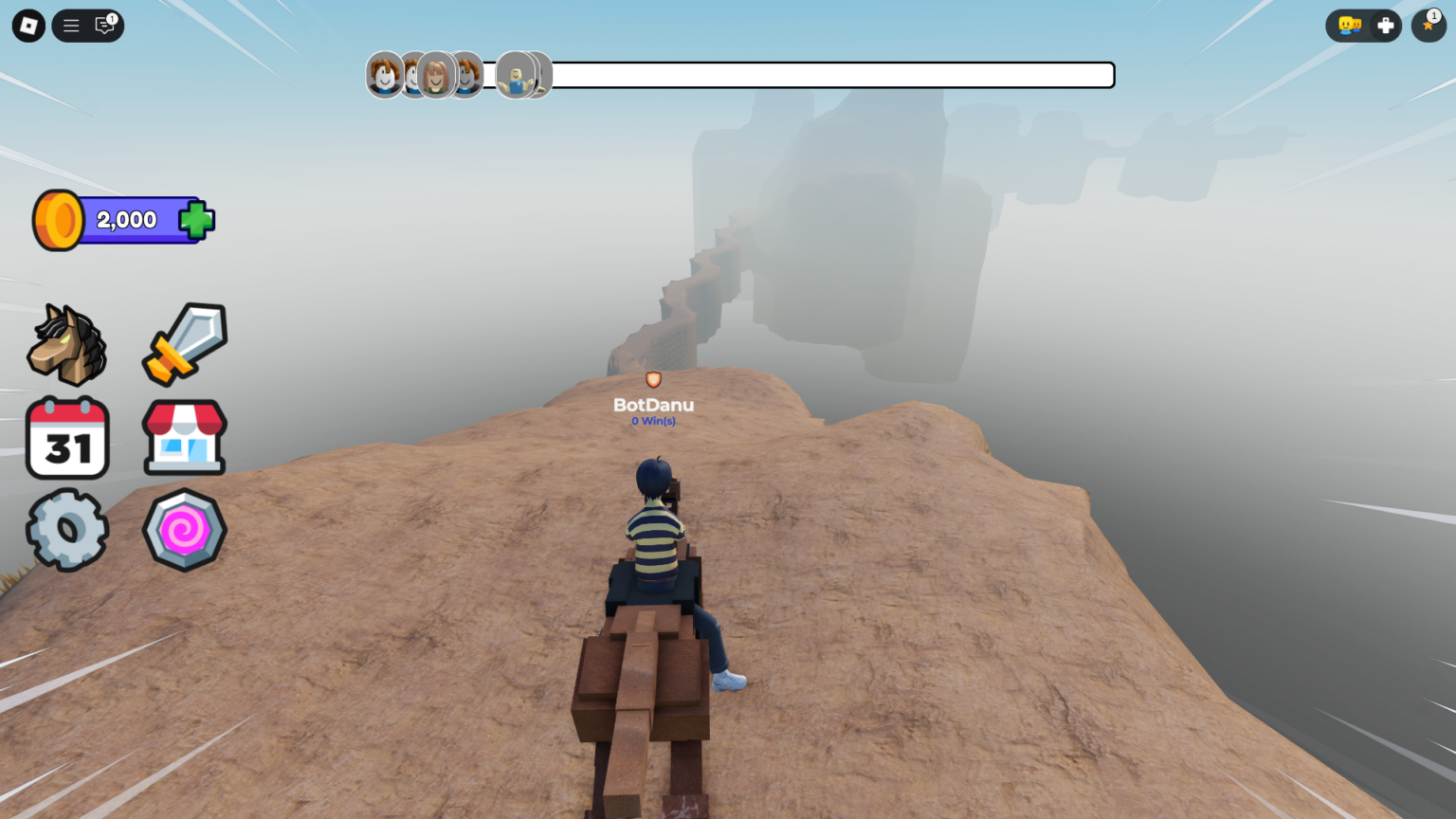1456x819 pixels.
Task: Click the 0 Win(s) label under BotDanu
Action: 653,420
